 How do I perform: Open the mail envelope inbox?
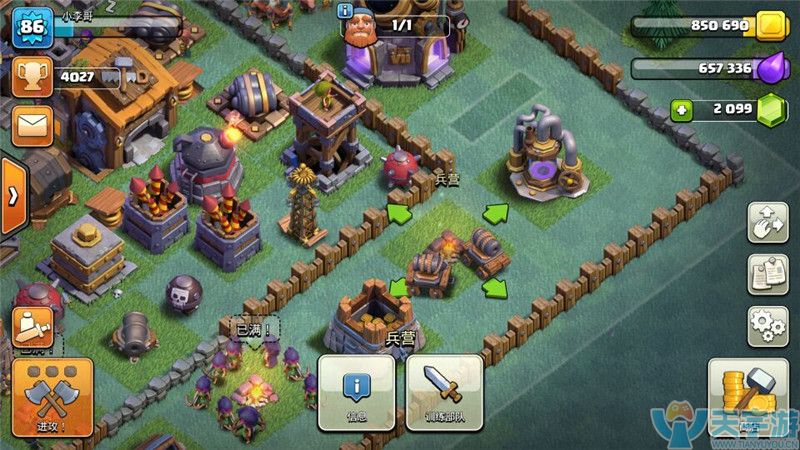coord(33,125)
